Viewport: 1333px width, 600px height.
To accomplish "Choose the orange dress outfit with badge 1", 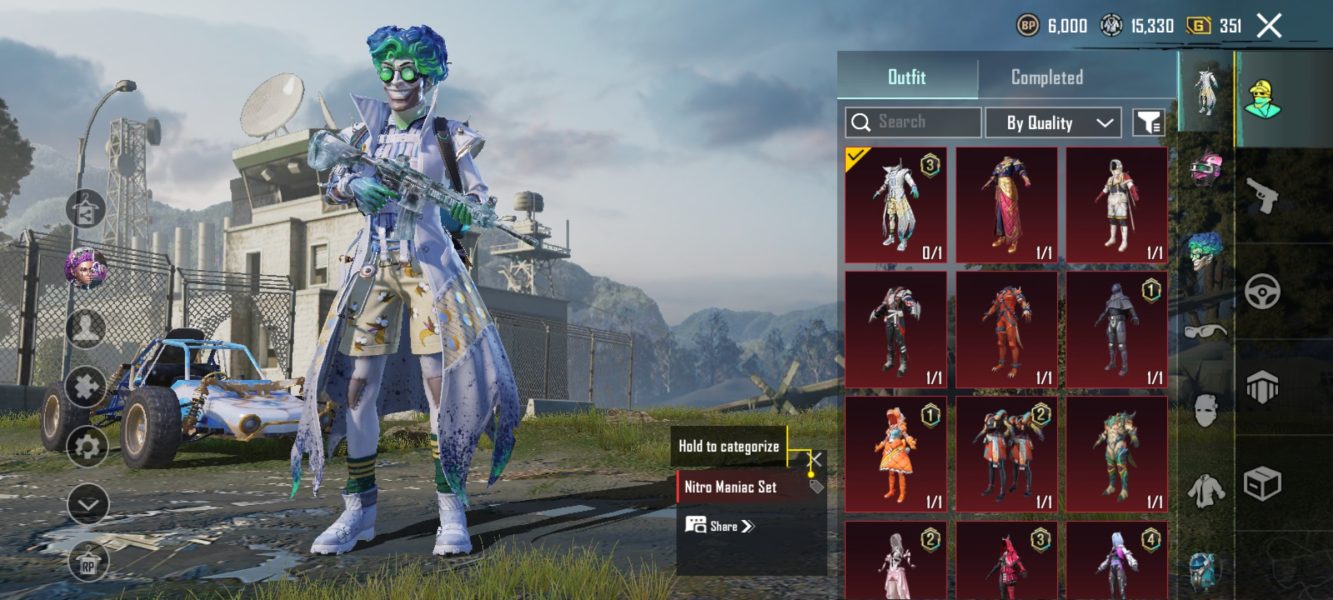I will (x=896, y=453).
